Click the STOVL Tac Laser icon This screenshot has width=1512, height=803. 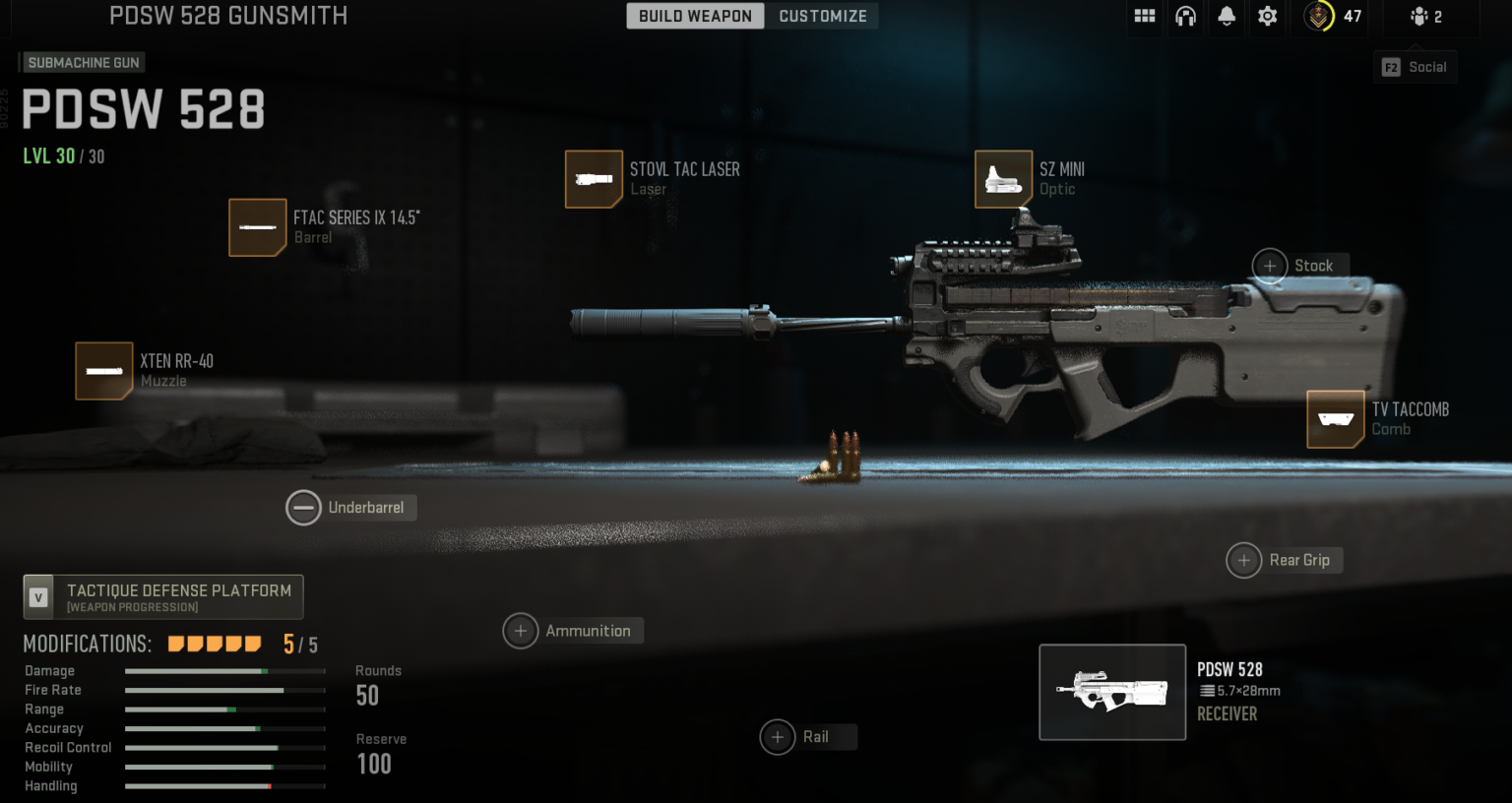[594, 179]
